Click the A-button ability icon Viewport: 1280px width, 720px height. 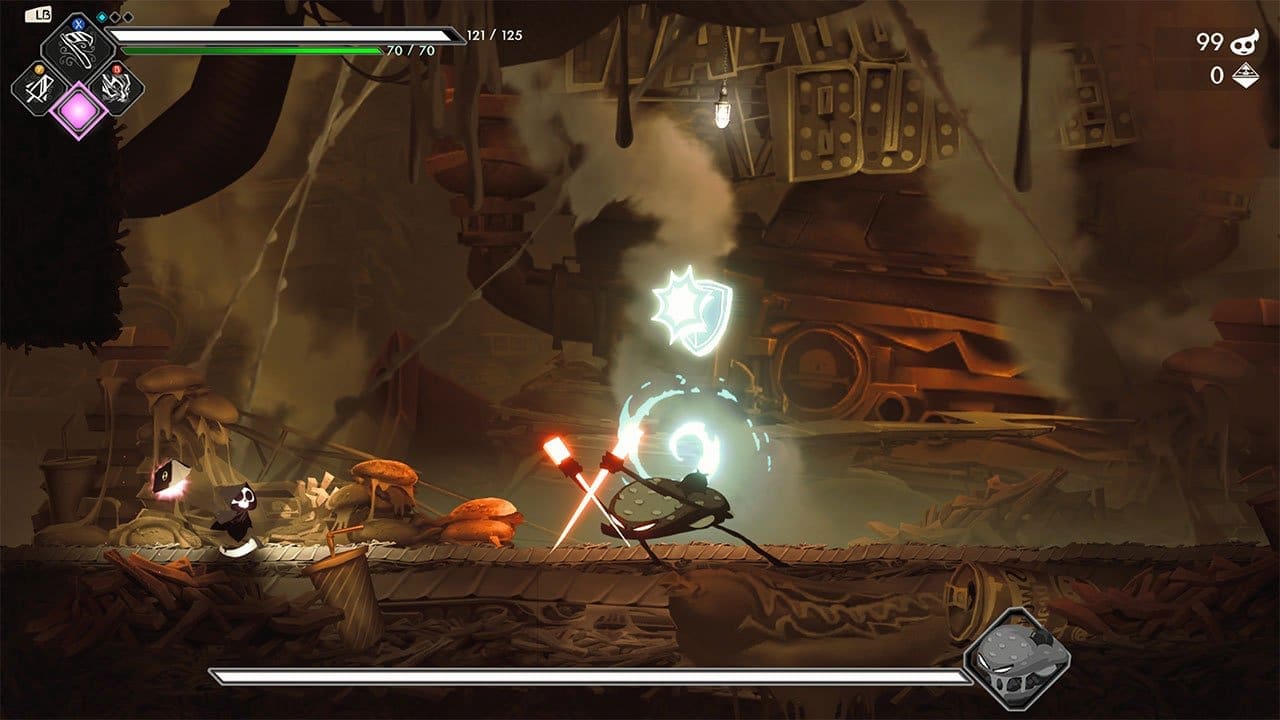coord(39,88)
